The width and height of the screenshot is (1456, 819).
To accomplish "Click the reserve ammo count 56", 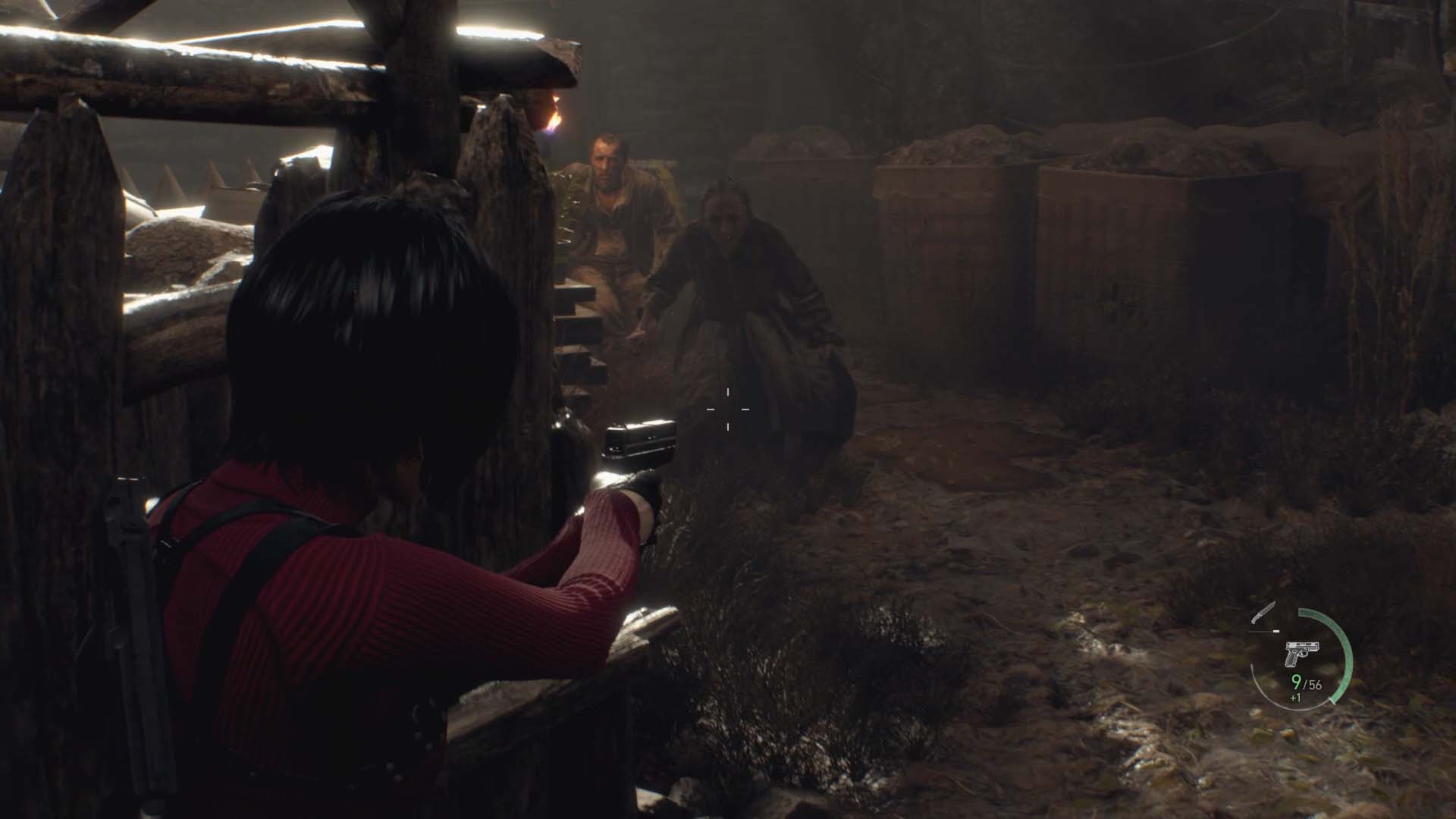I will (x=1314, y=684).
